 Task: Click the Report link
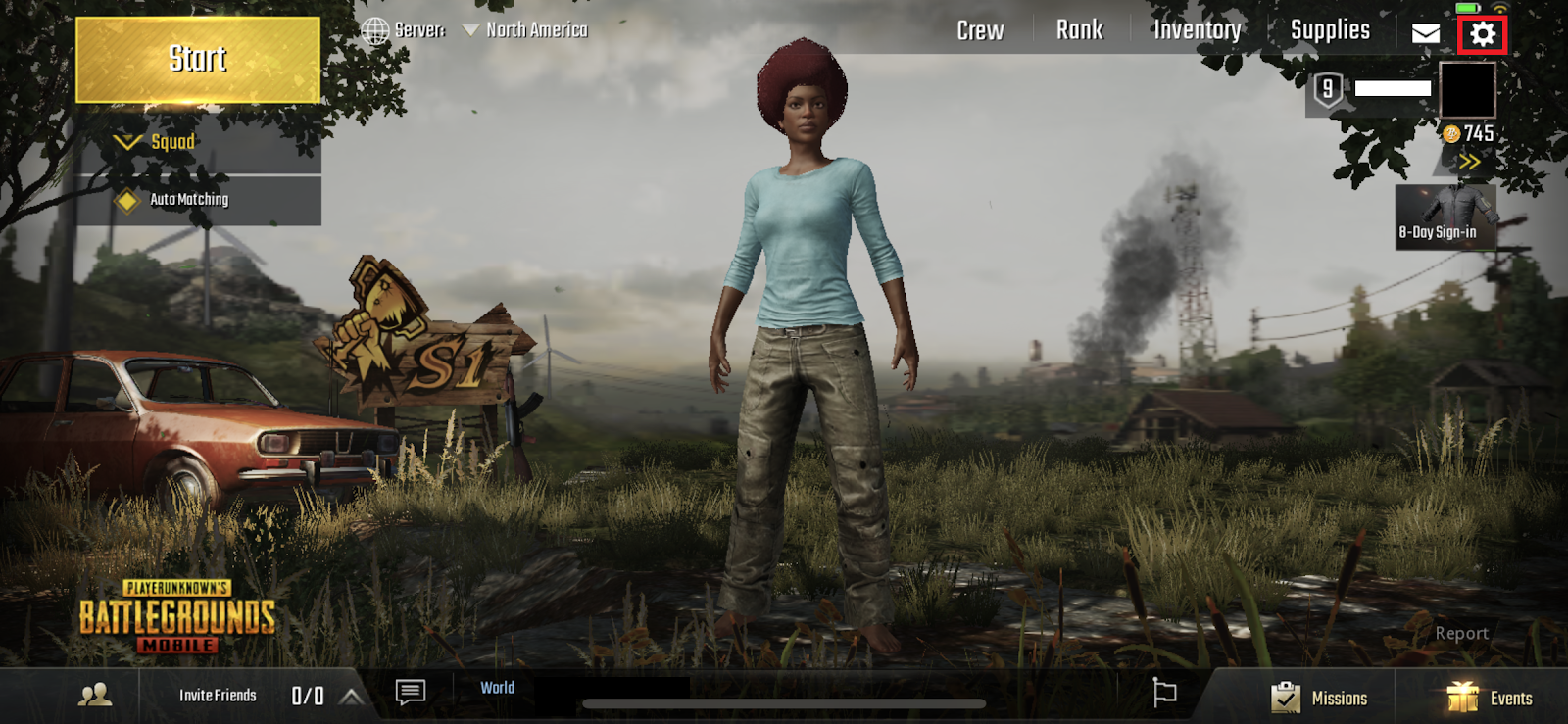click(x=1463, y=633)
